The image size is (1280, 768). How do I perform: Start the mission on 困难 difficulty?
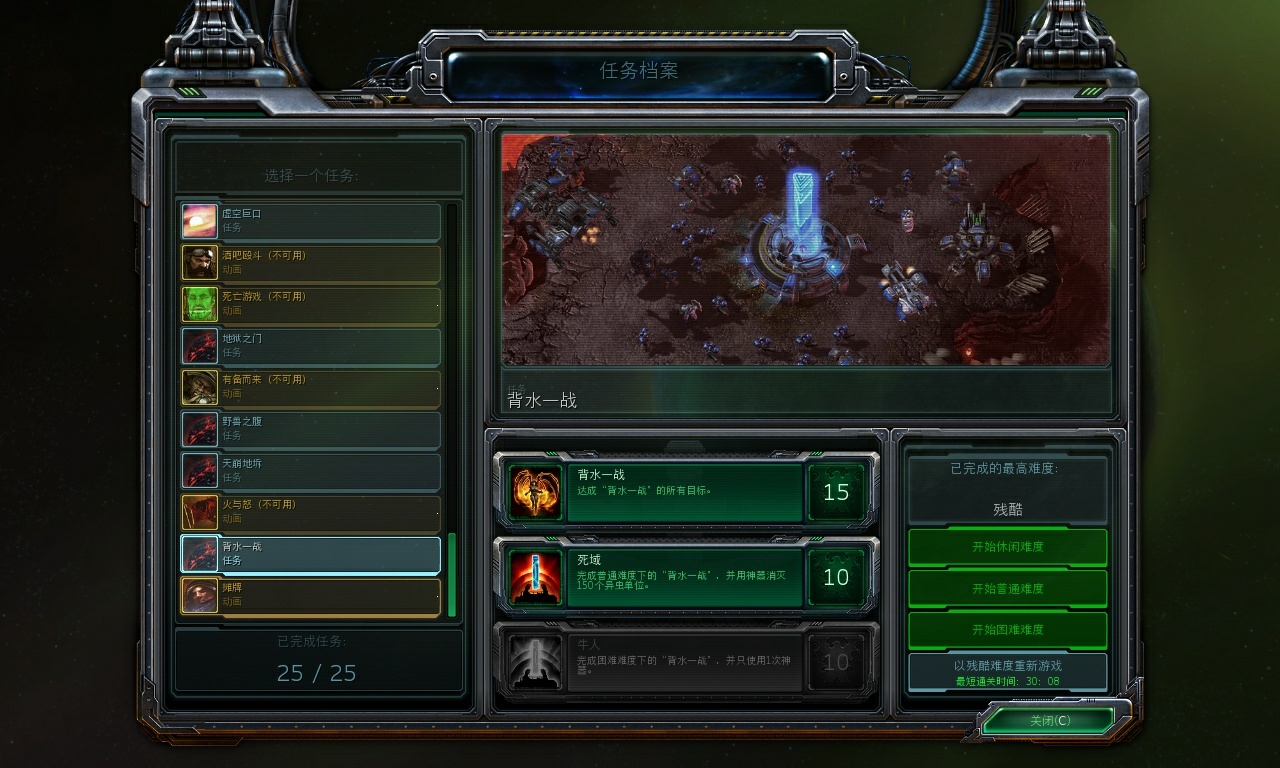1006,629
